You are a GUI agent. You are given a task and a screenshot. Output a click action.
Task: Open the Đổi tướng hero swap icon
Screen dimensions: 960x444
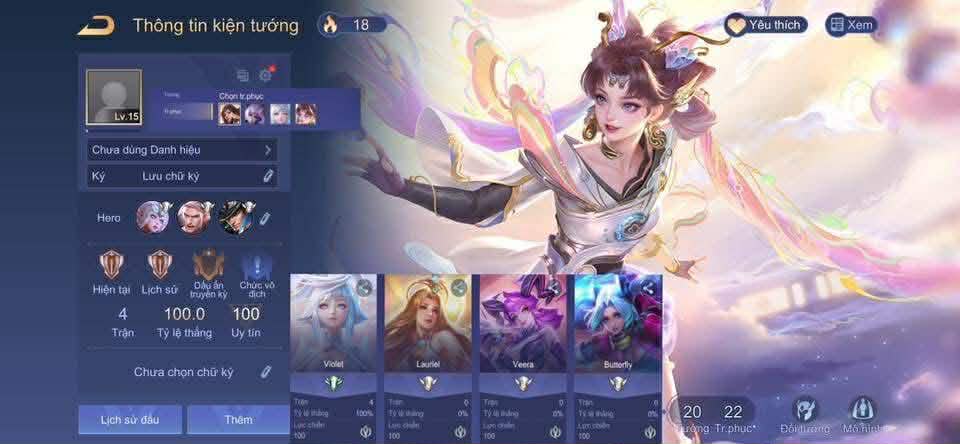806,413
